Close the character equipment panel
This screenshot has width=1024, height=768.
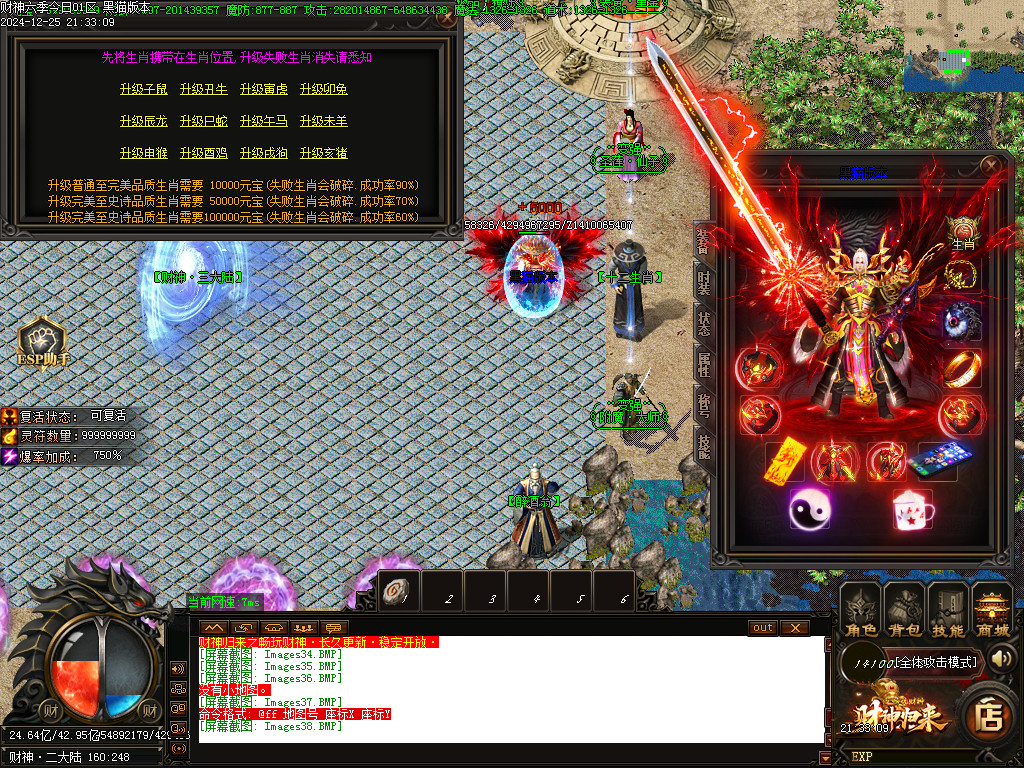click(x=990, y=165)
